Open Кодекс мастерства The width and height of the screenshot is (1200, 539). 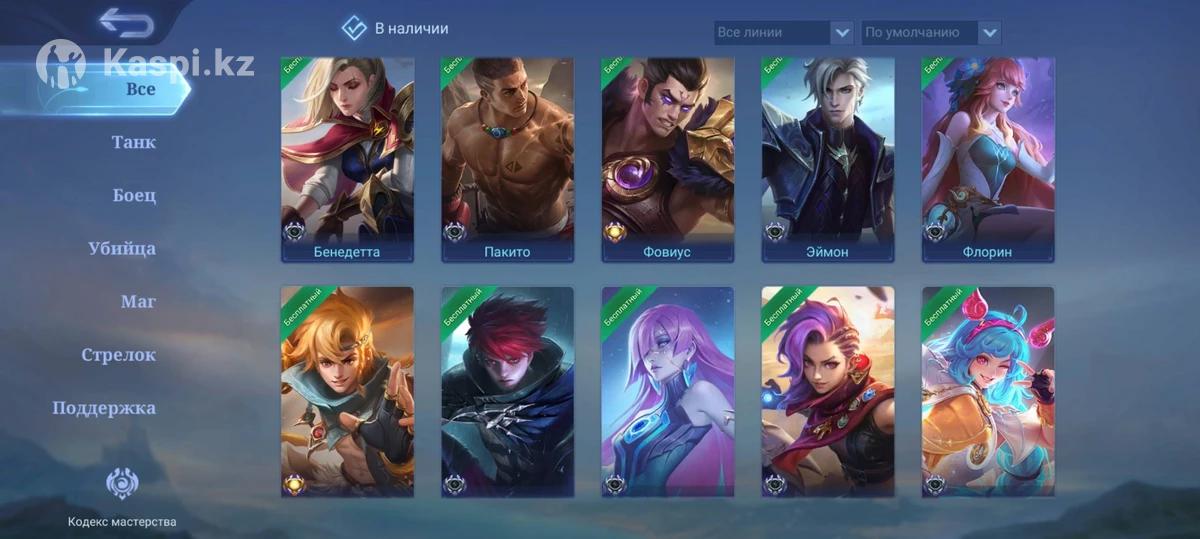(x=122, y=497)
